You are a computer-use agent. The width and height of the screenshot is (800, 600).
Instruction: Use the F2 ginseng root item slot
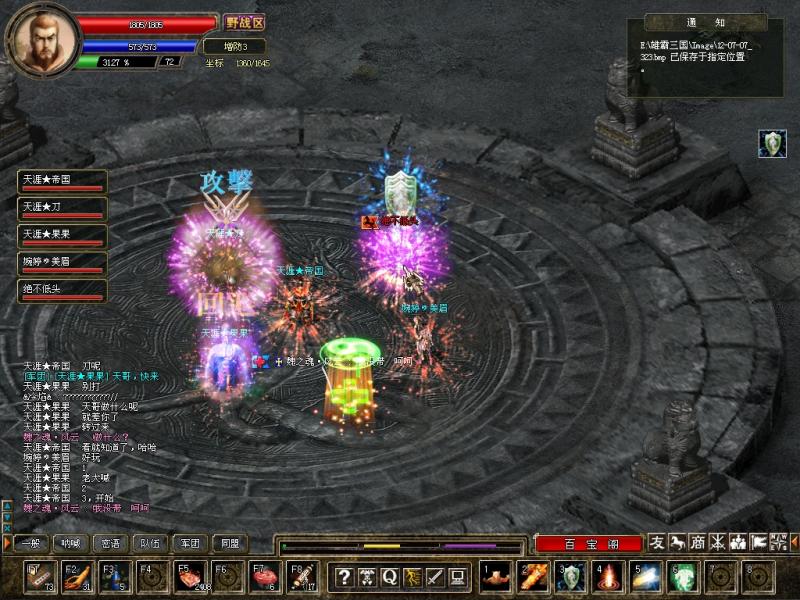point(76,577)
